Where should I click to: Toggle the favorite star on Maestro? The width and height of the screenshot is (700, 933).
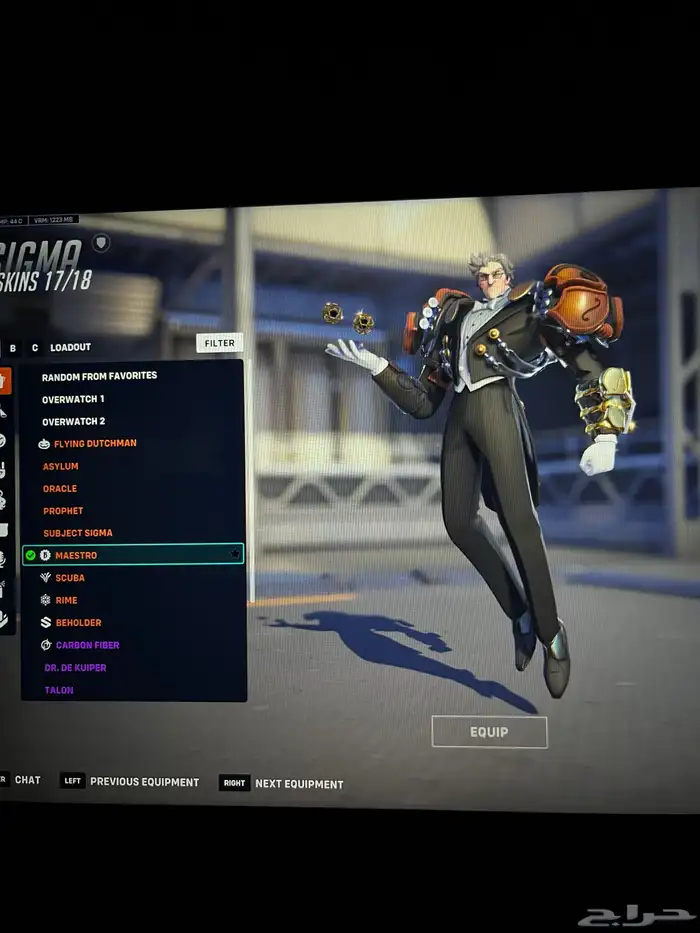tap(235, 554)
